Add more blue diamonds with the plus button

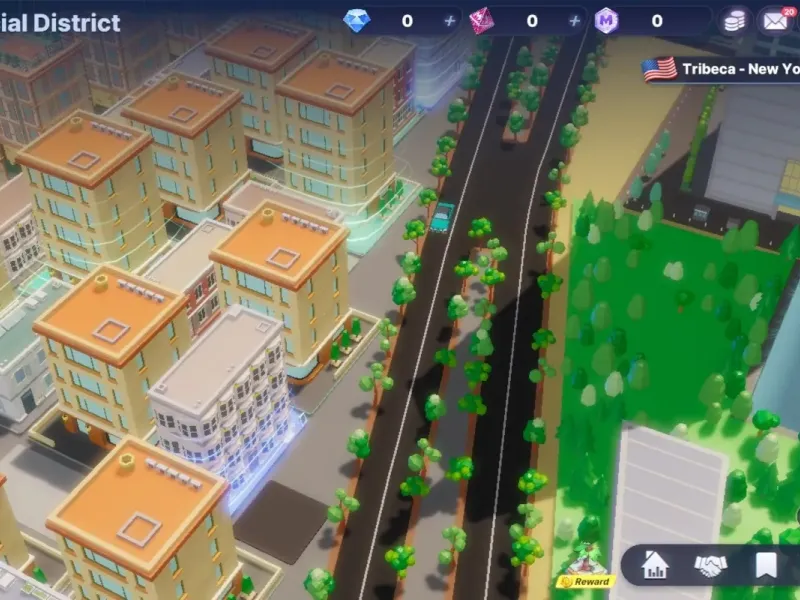point(449,21)
